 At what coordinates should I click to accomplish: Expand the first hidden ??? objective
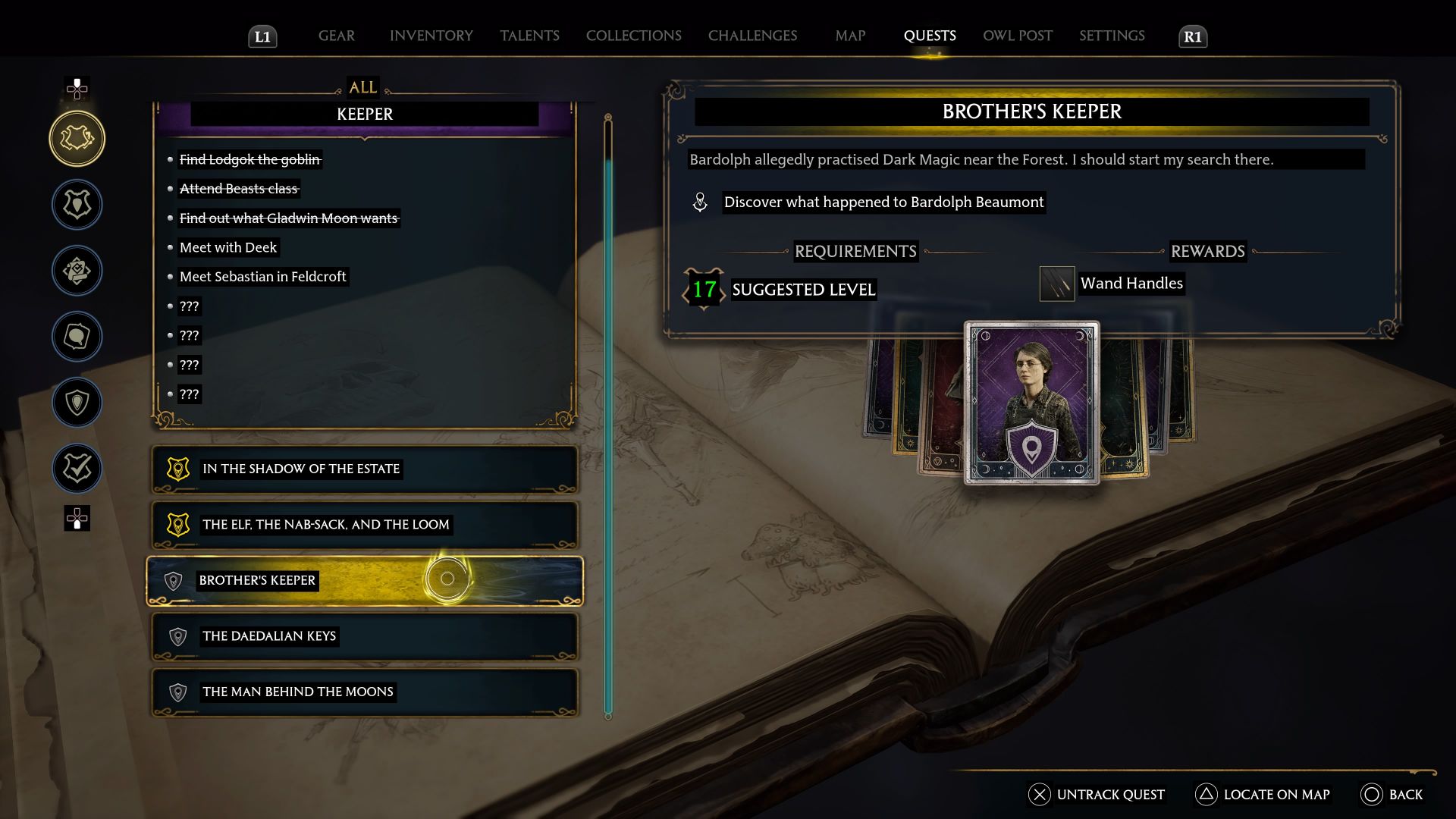[x=188, y=306]
